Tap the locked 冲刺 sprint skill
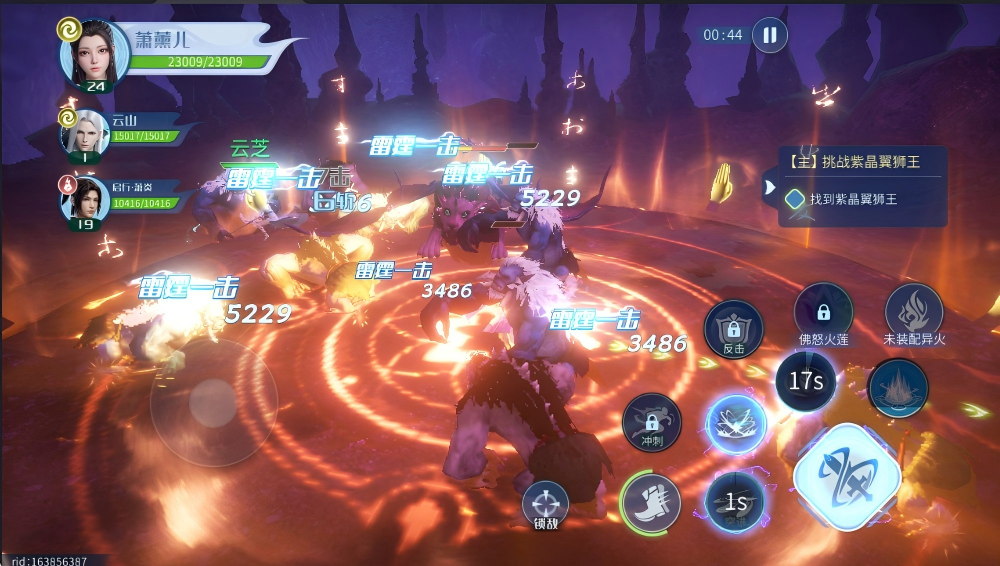This screenshot has width=1000, height=566. [x=651, y=421]
